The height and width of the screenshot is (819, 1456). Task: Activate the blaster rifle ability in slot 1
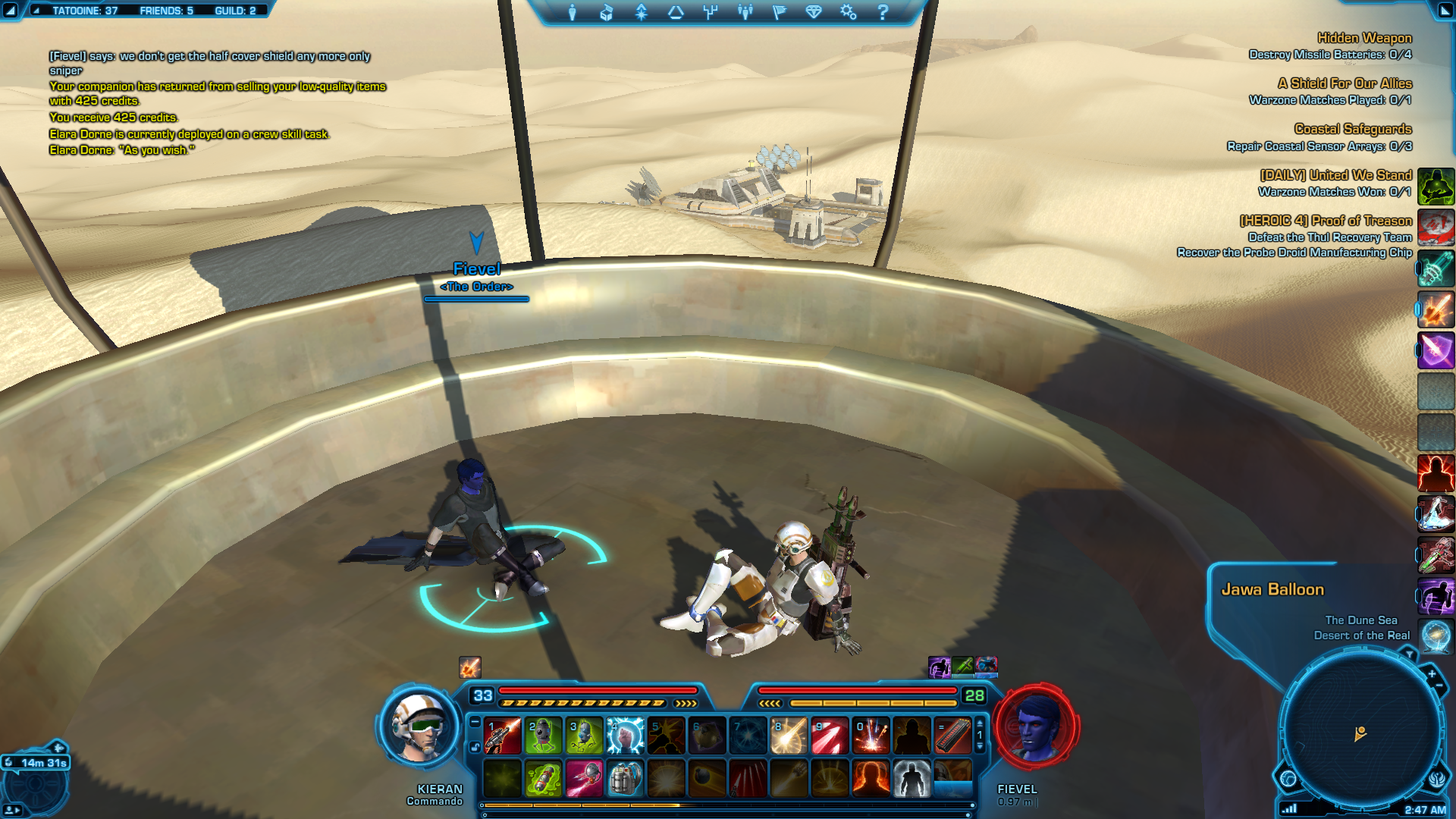pyautogui.click(x=502, y=736)
